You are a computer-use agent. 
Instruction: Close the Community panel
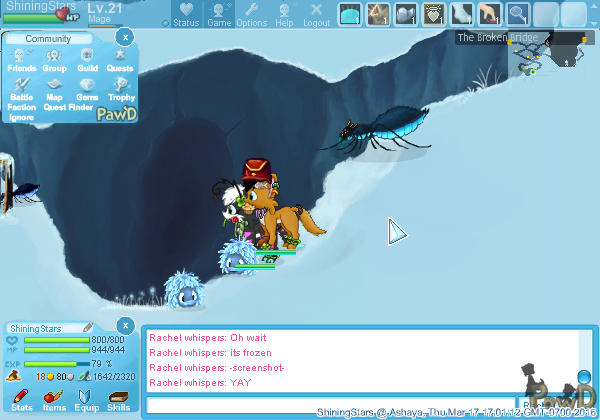pyautogui.click(x=123, y=37)
